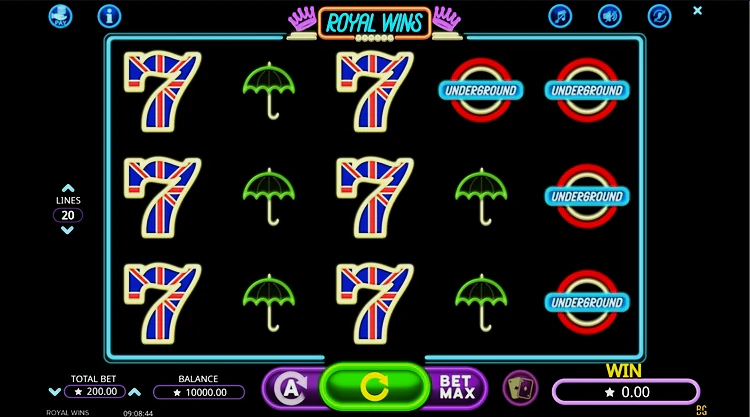Open the paytable
This screenshot has width=750, height=417.
pos(60,16)
